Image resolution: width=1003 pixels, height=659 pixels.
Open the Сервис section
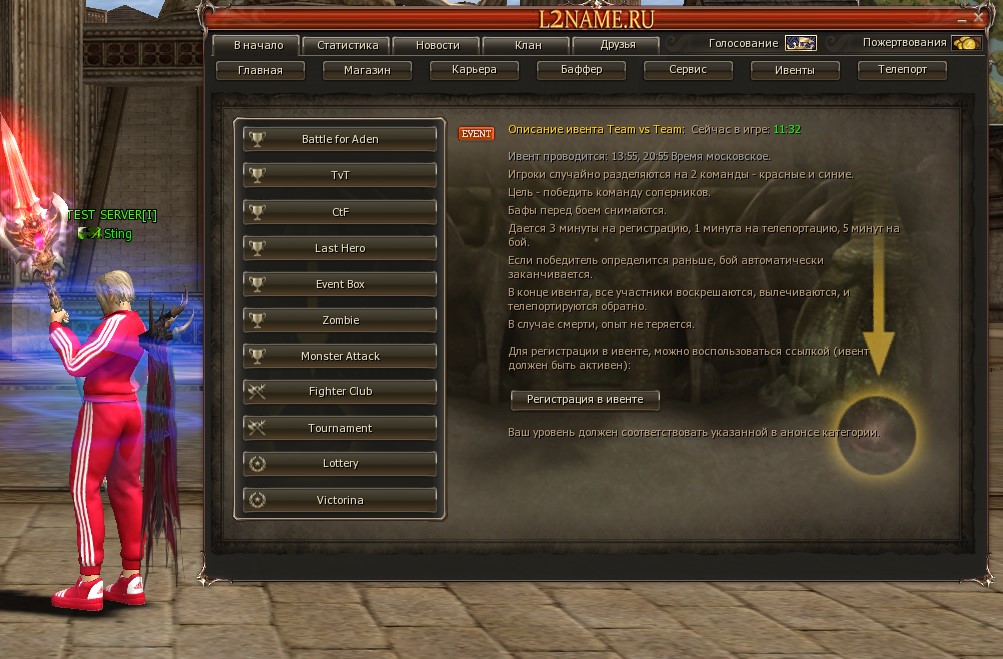[x=688, y=70]
